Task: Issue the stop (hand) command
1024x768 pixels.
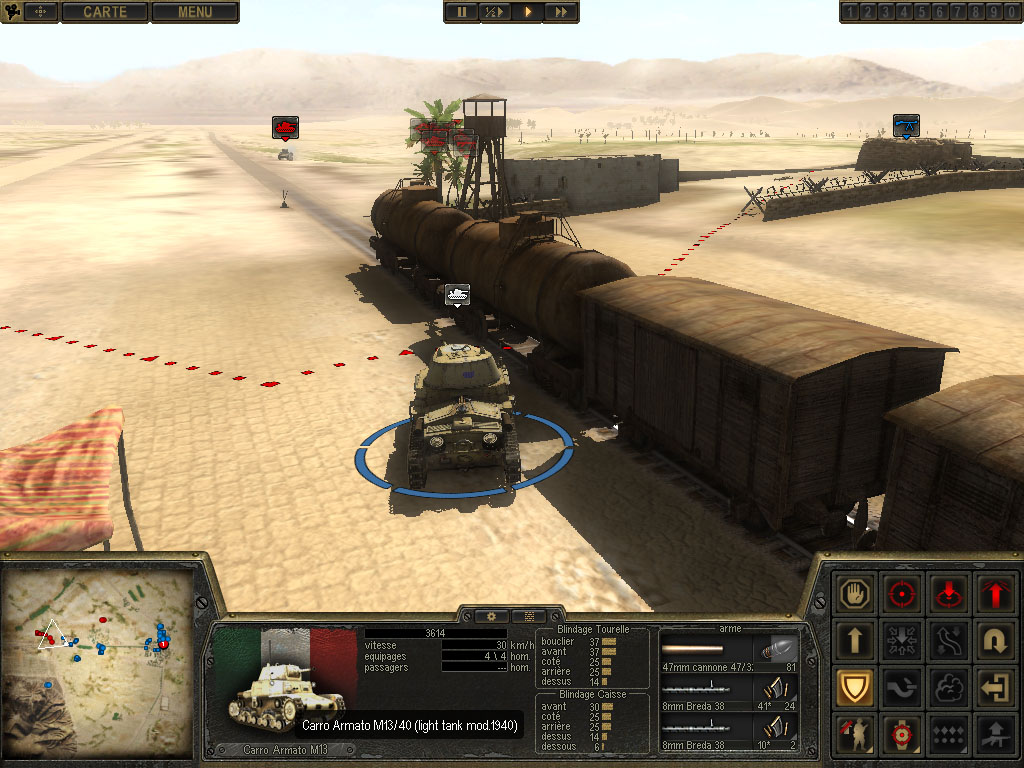Action: tap(855, 593)
